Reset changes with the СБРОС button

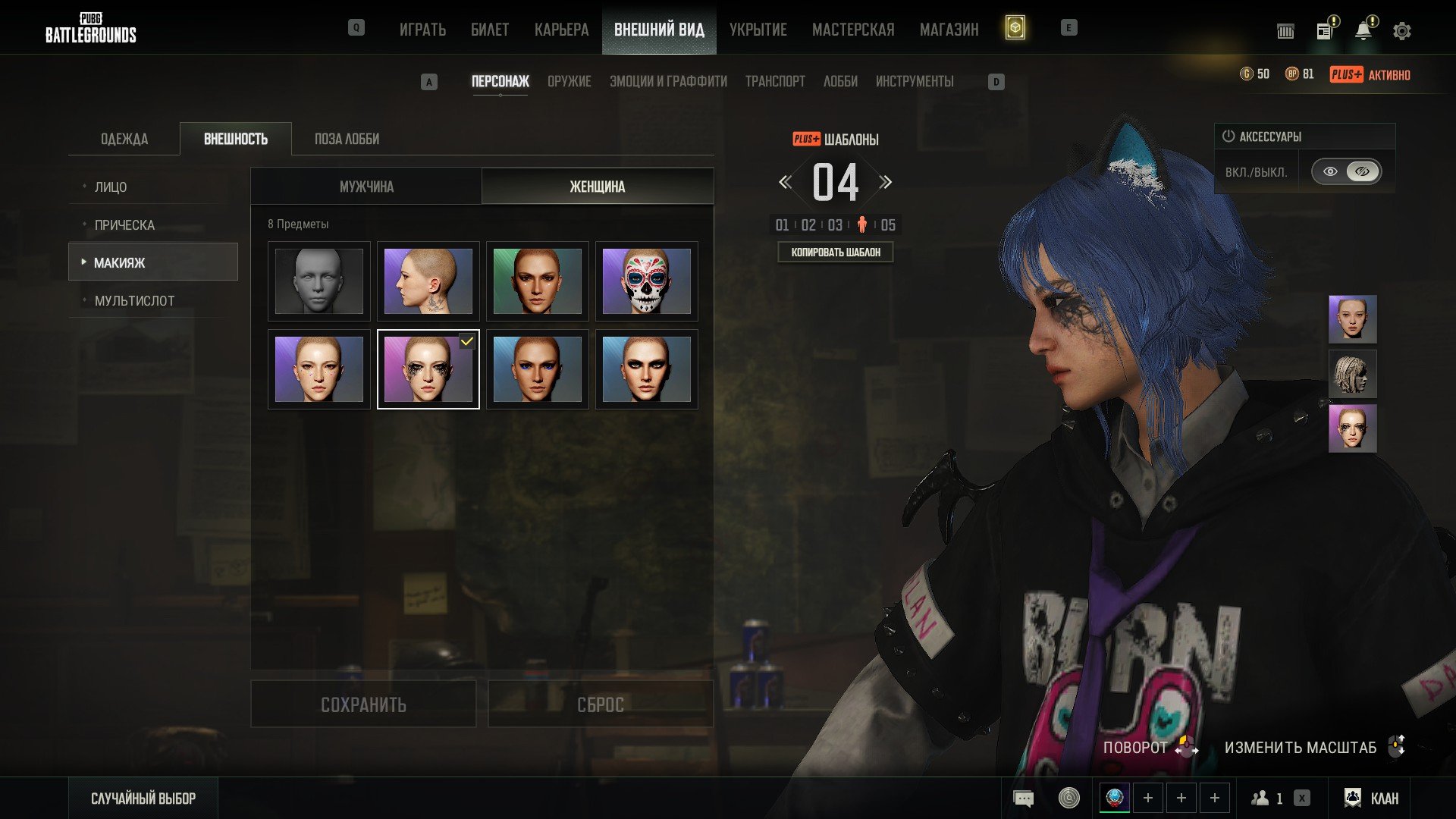[x=600, y=704]
